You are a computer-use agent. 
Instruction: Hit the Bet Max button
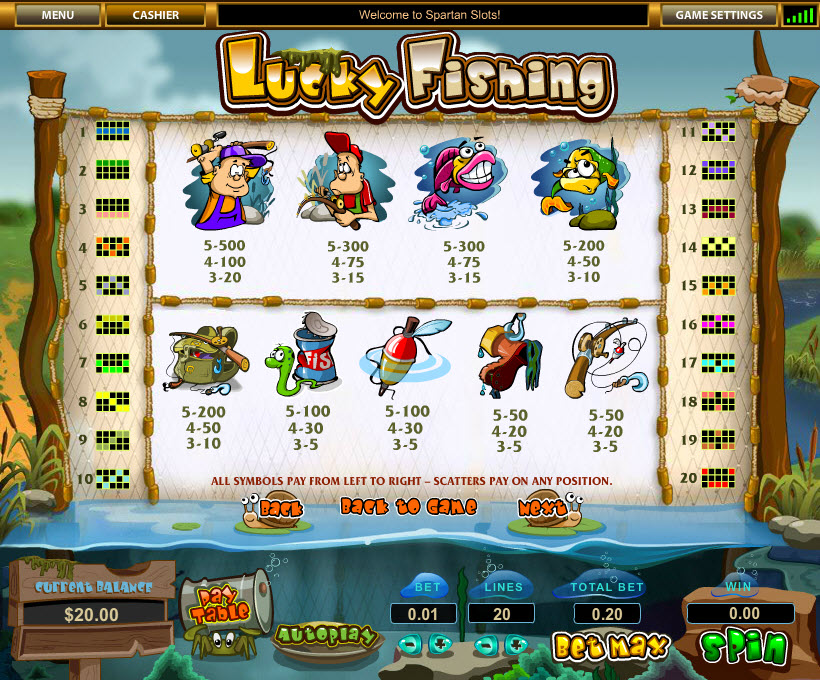pyautogui.click(x=609, y=647)
